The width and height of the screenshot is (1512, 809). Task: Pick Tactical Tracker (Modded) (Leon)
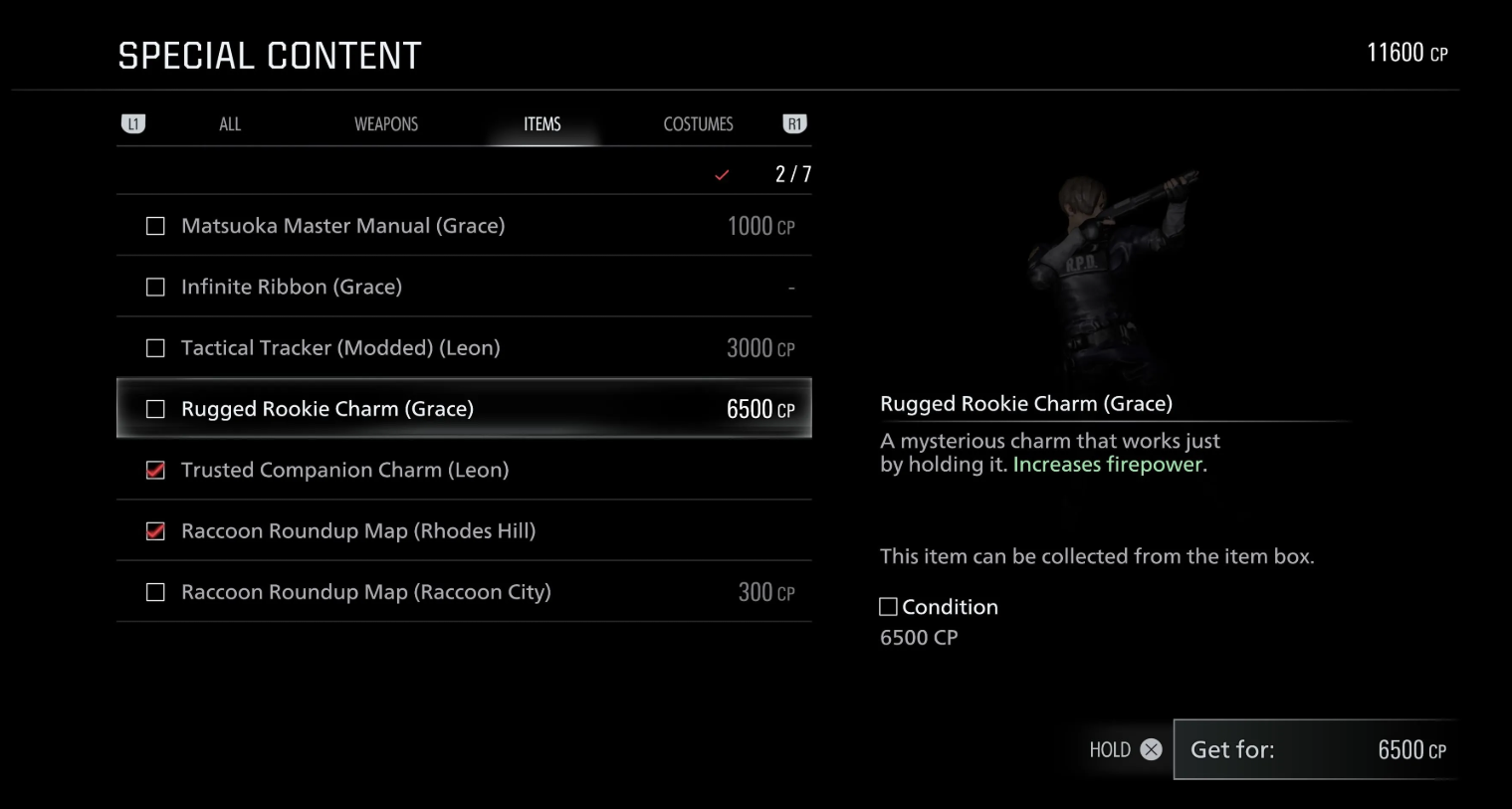click(x=464, y=348)
